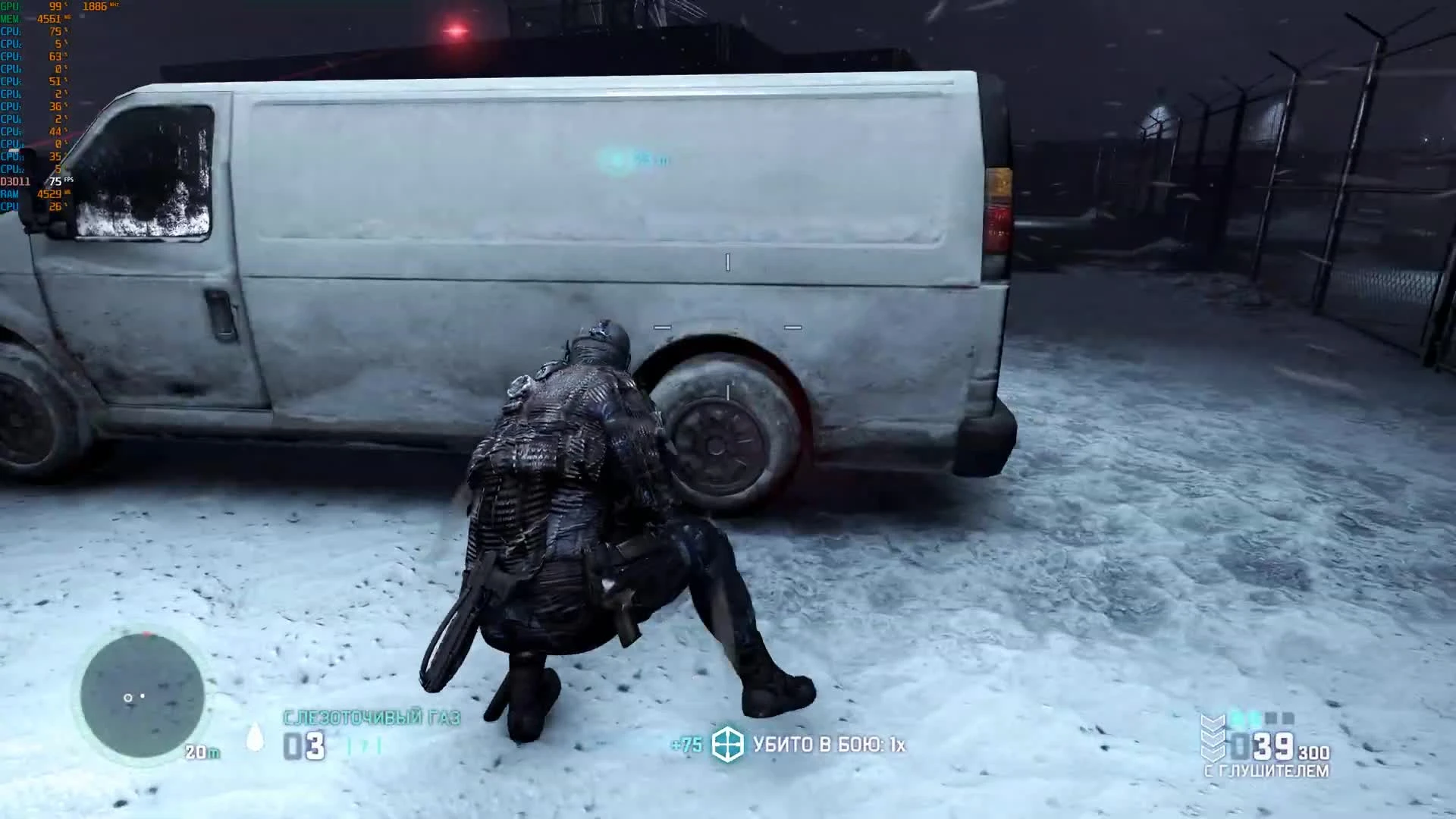The image size is (1456, 819).
Task: Click the 039 ammo counter
Action: pos(1263,745)
